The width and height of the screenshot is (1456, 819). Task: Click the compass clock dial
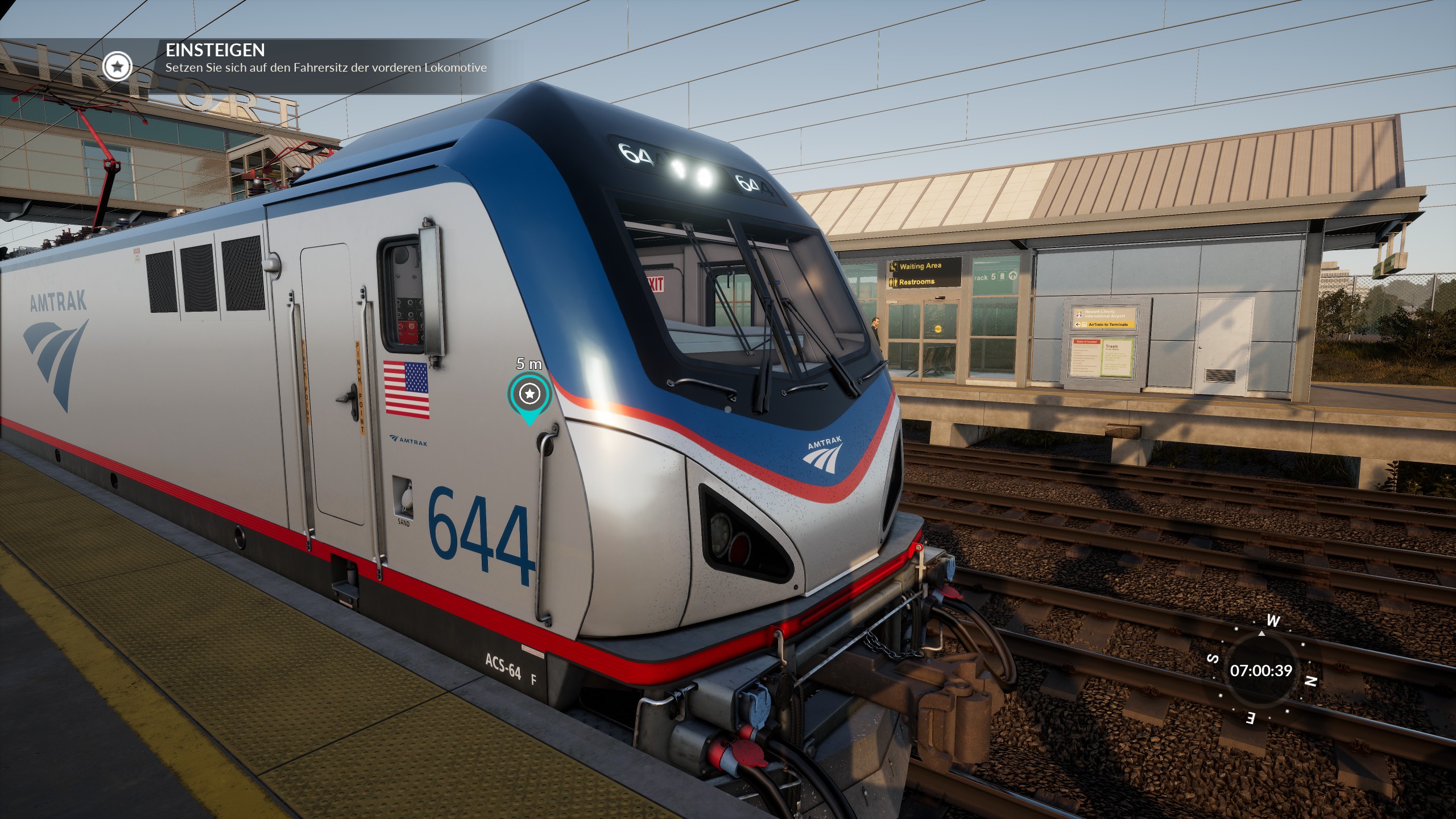coord(1261,671)
